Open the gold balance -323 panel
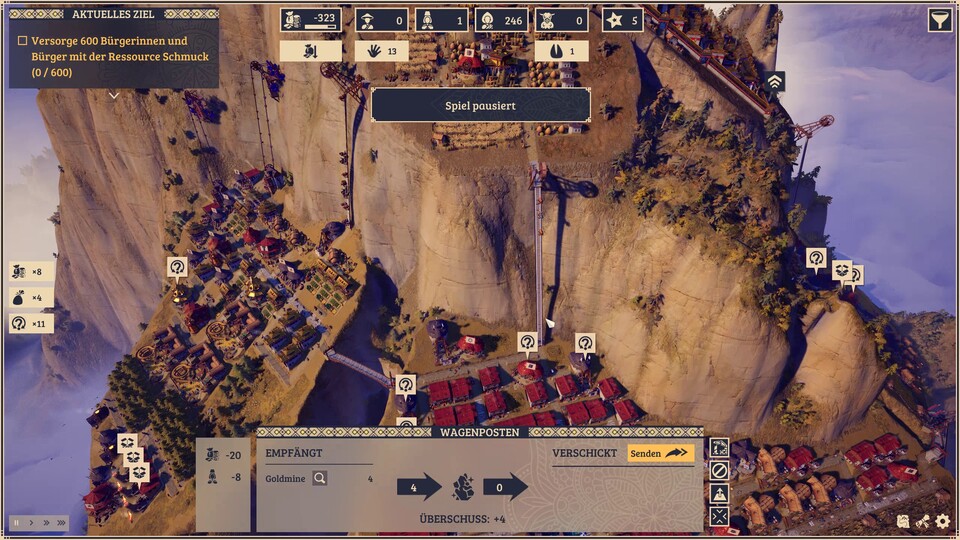 point(311,20)
